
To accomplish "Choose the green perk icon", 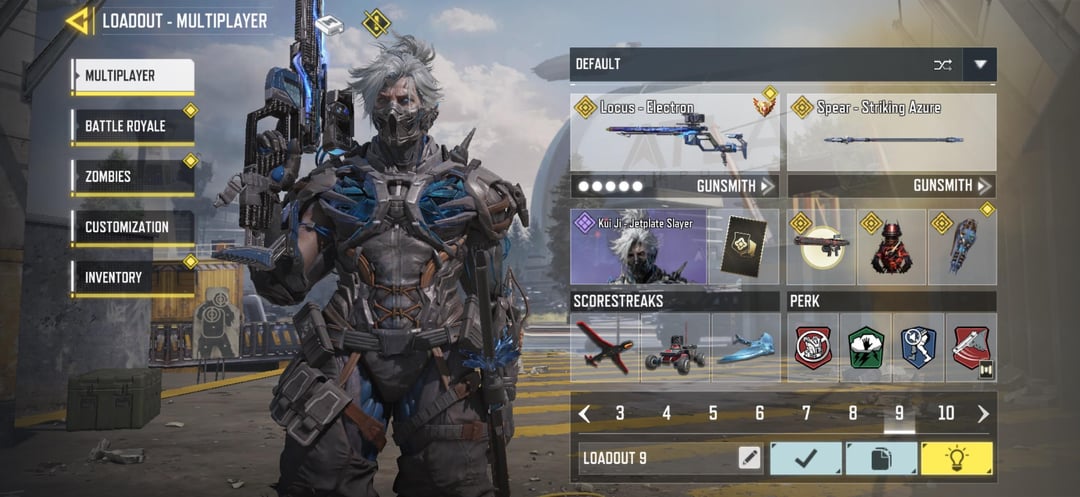I will click(865, 347).
